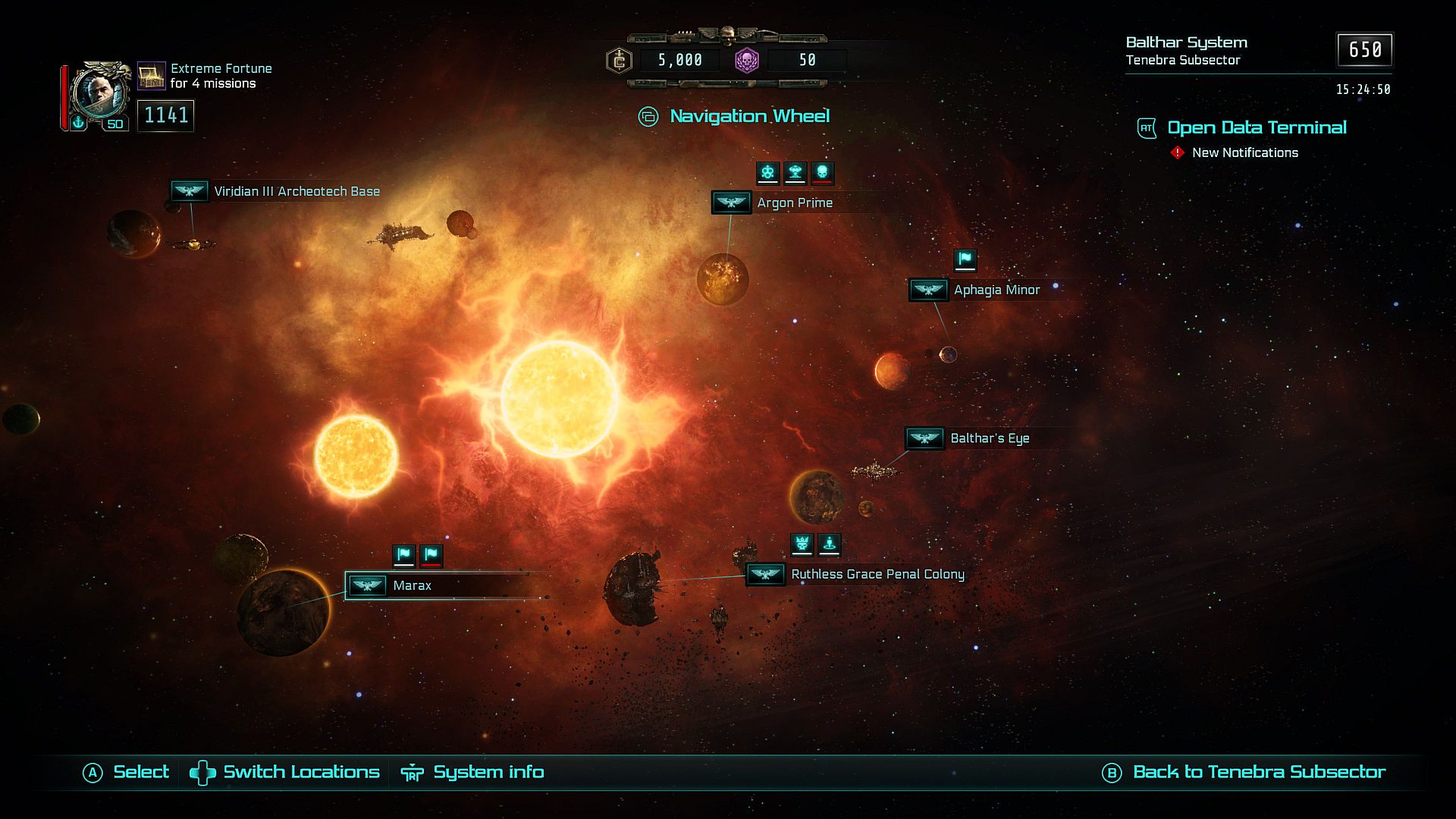Viewport: 1456px width, 819px height.
Task: Select Balthar's Eye location label
Action: coord(989,438)
